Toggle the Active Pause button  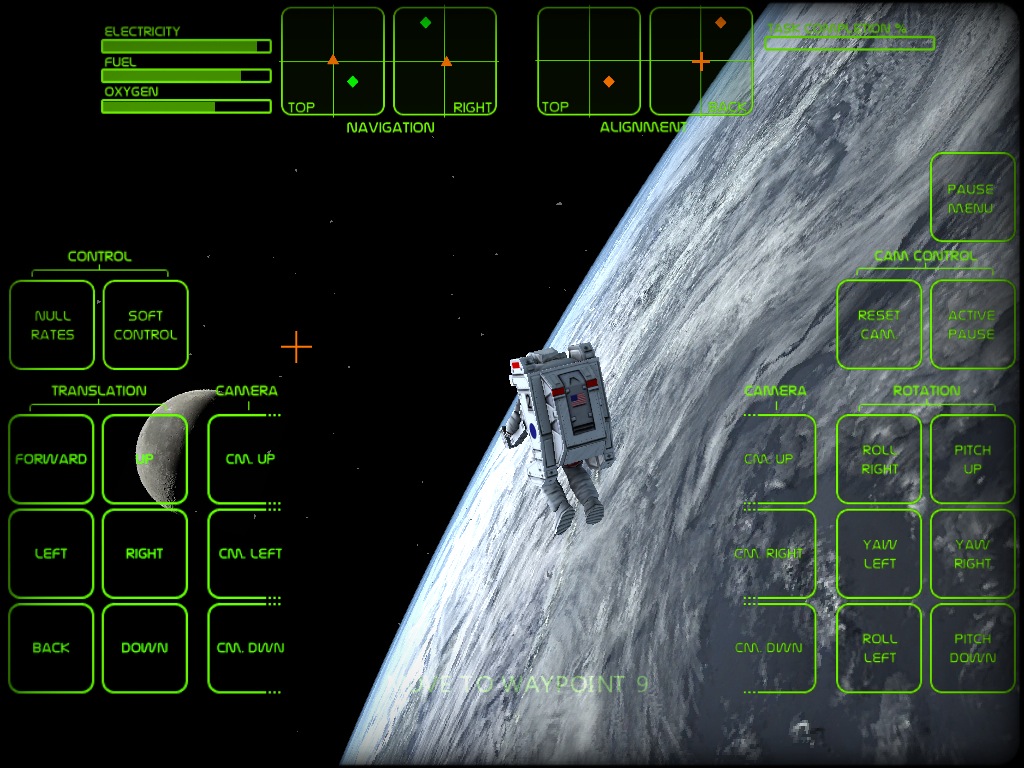pyautogui.click(x=972, y=325)
